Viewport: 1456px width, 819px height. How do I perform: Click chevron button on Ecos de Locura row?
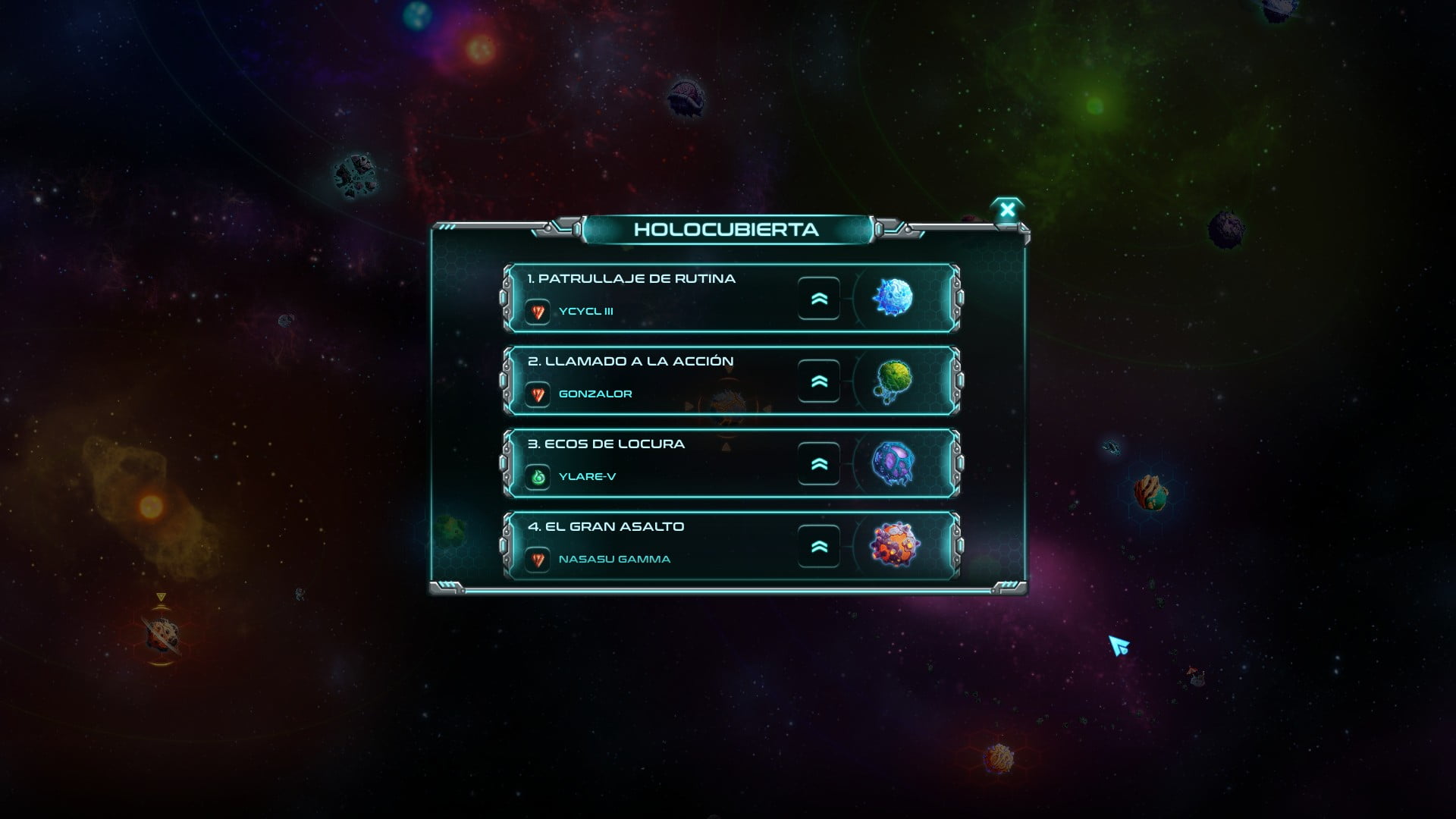819,464
